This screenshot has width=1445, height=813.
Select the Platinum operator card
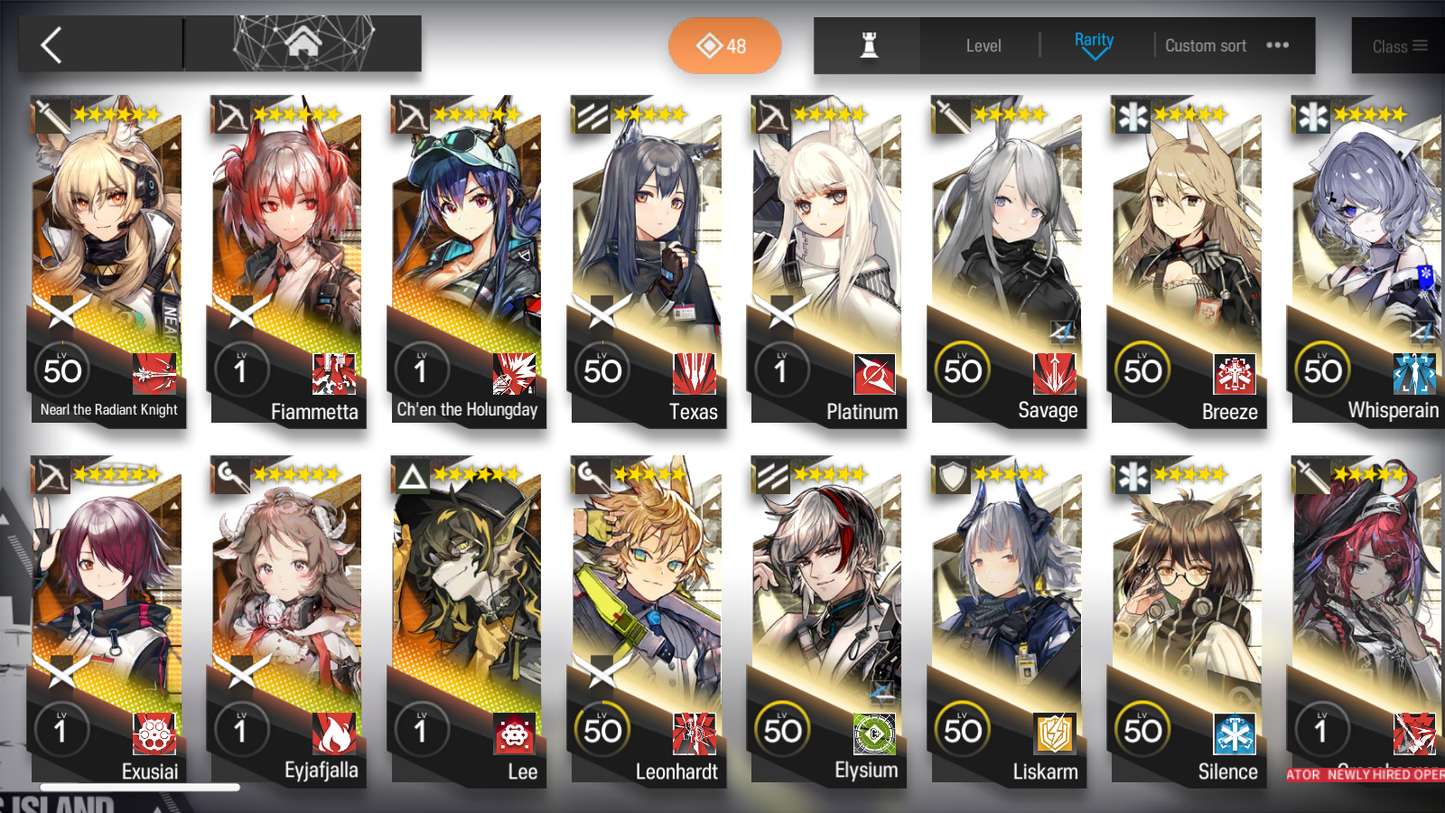[x=827, y=260]
